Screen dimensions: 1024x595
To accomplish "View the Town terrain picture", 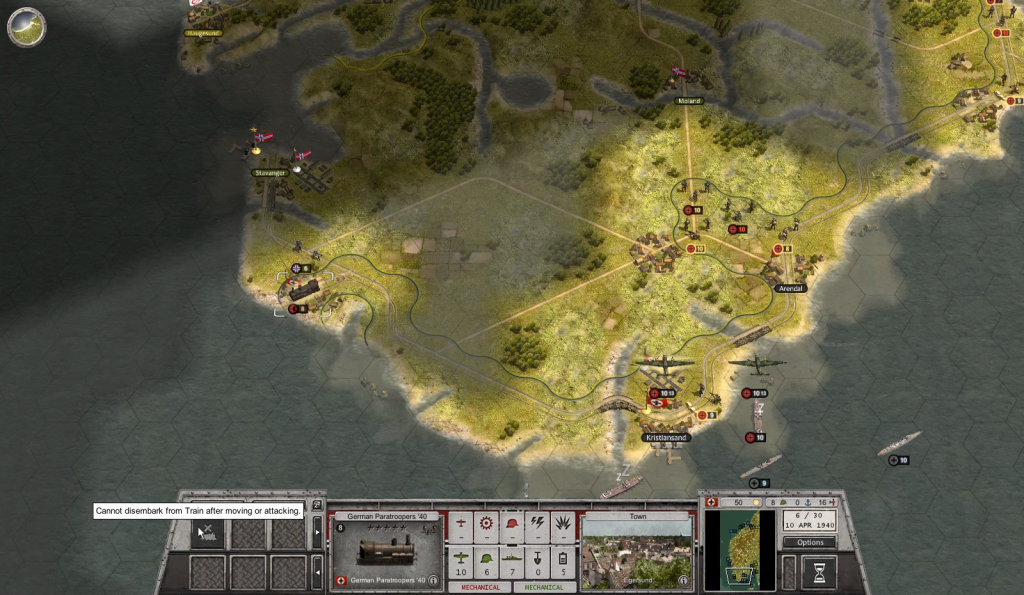I will click(636, 548).
